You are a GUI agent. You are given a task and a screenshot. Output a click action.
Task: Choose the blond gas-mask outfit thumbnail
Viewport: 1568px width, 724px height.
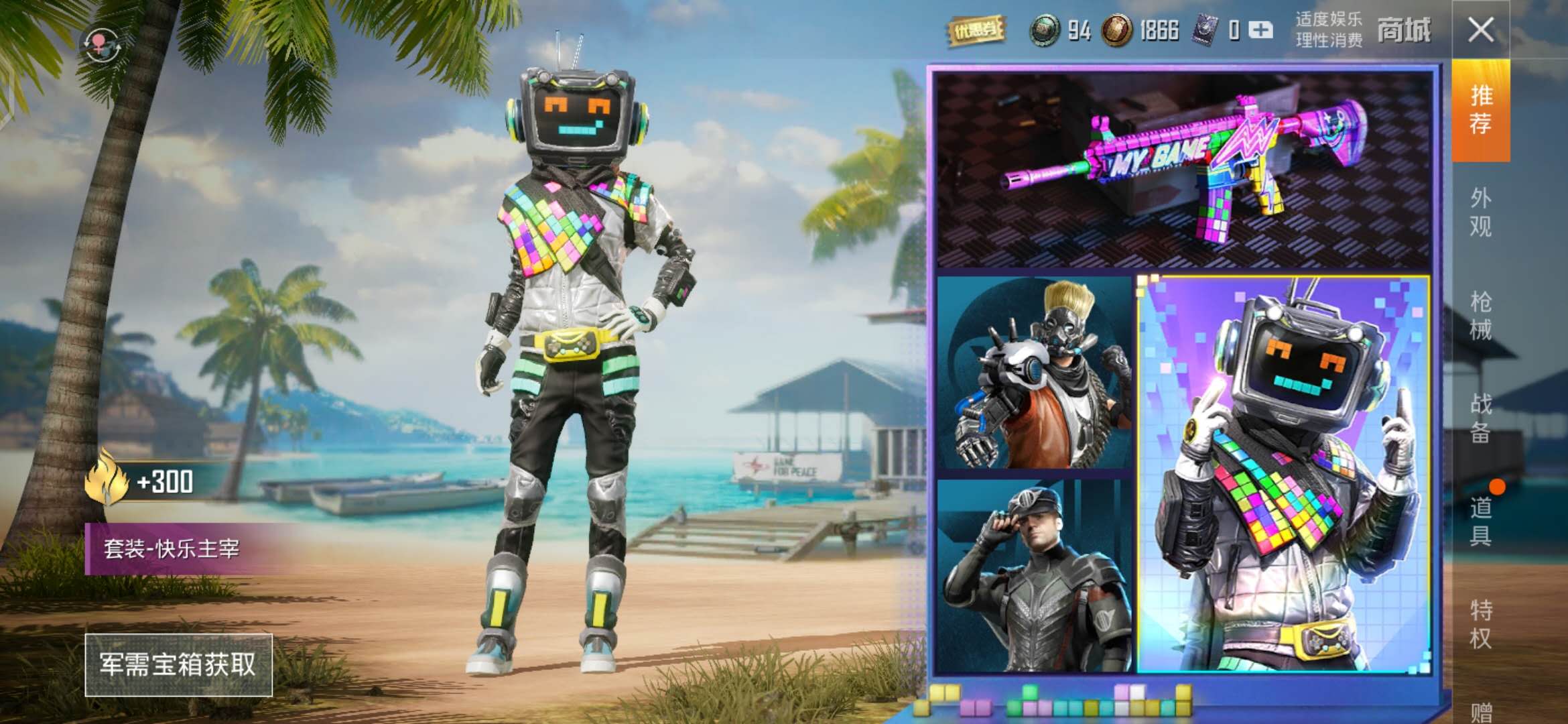[x=1034, y=373]
